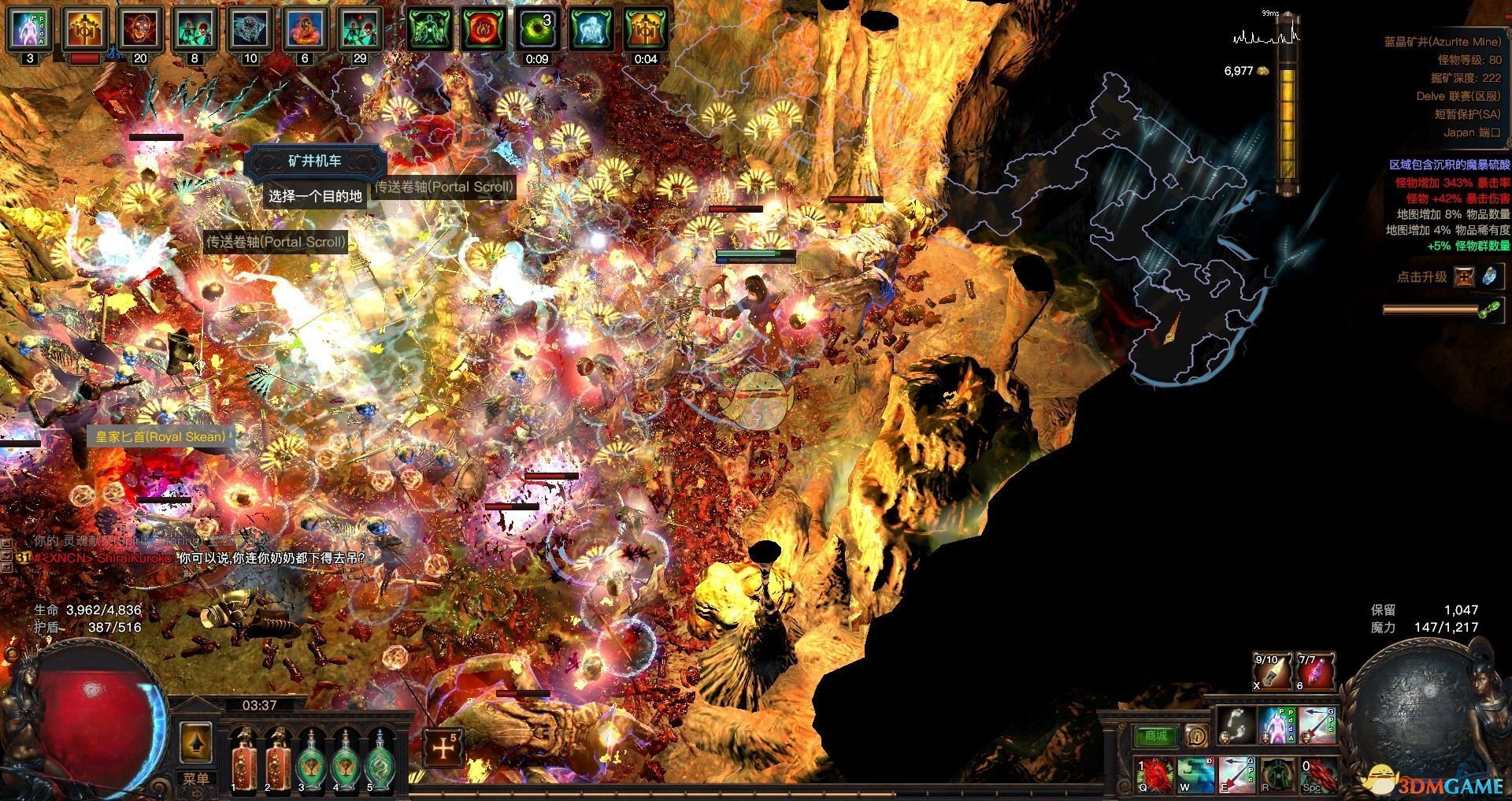1512x801 pixels.
Task: Activate the red Q skill
Action: tap(1155, 774)
